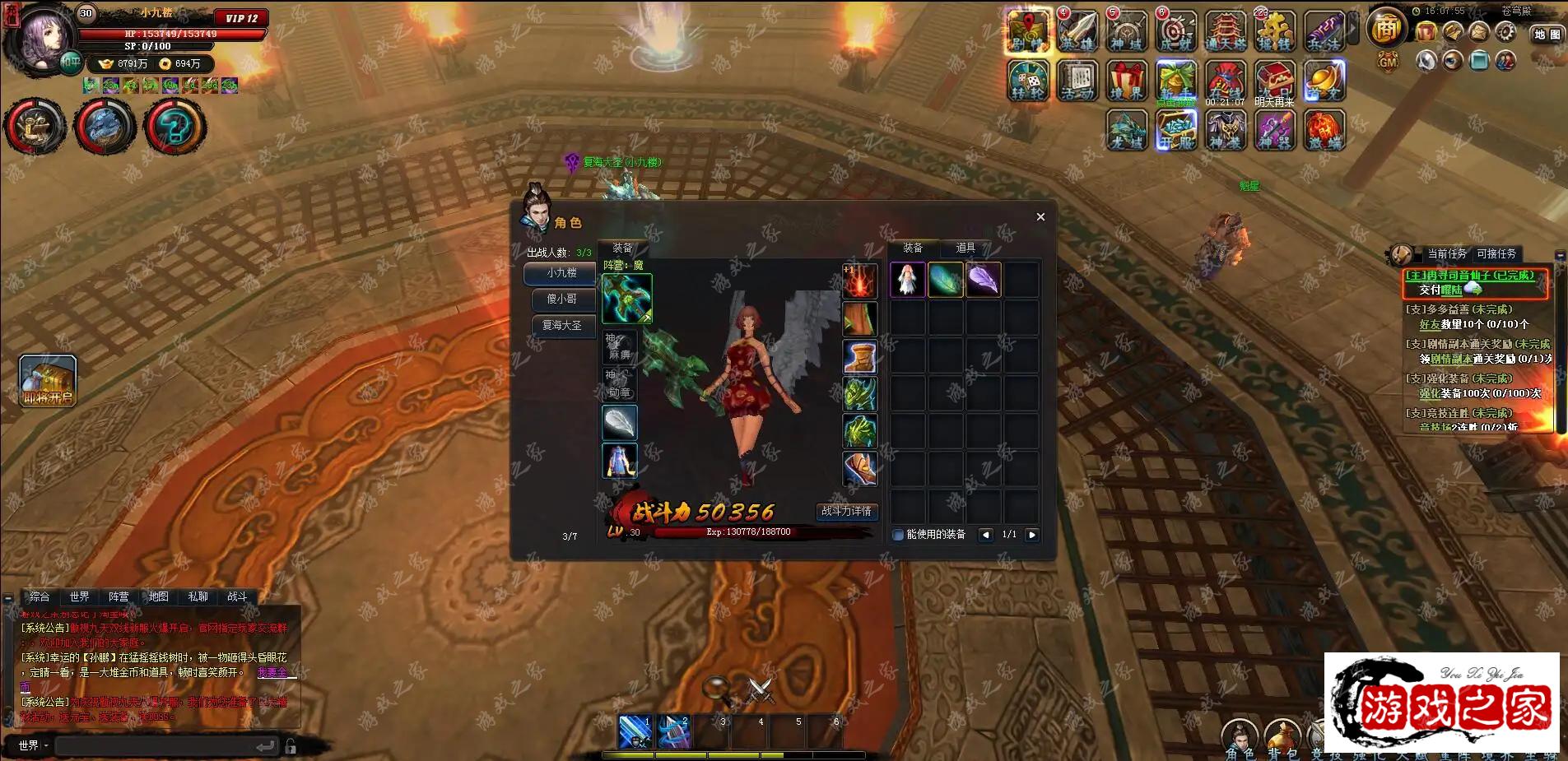The width and height of the screenshot is (1568, 761).
Task: Switch to 可接任务 available quests tab
Action: (x=1496, y=254)
